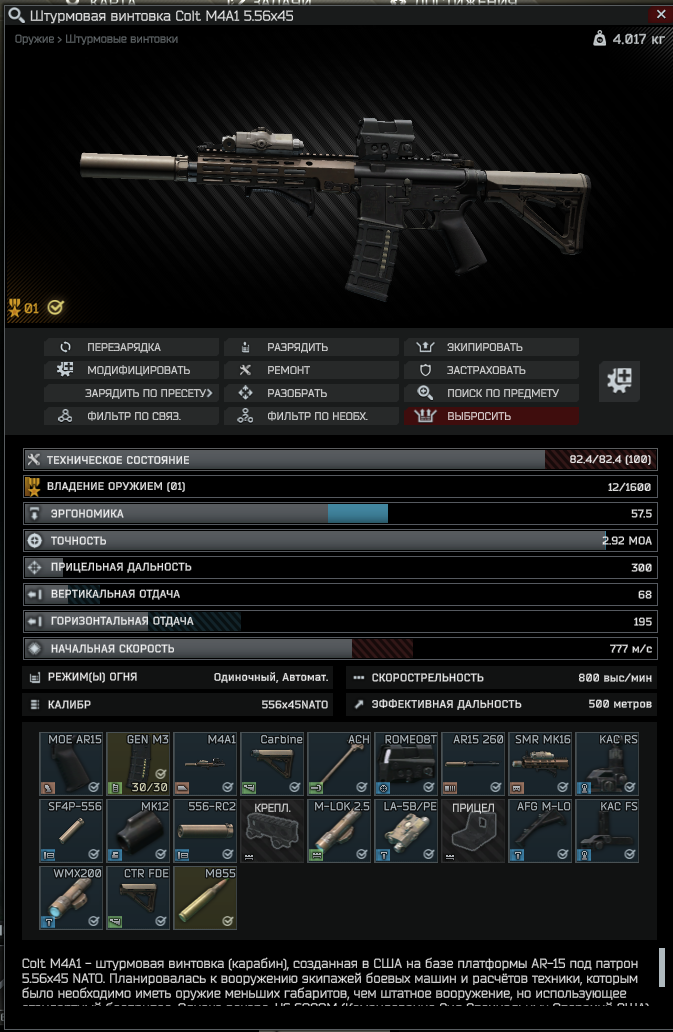This screenshot has width=673, height=1032.
Task: Open ПОИСК ПО ПРЕДМЕТУ item search
Action: [491, 393]
